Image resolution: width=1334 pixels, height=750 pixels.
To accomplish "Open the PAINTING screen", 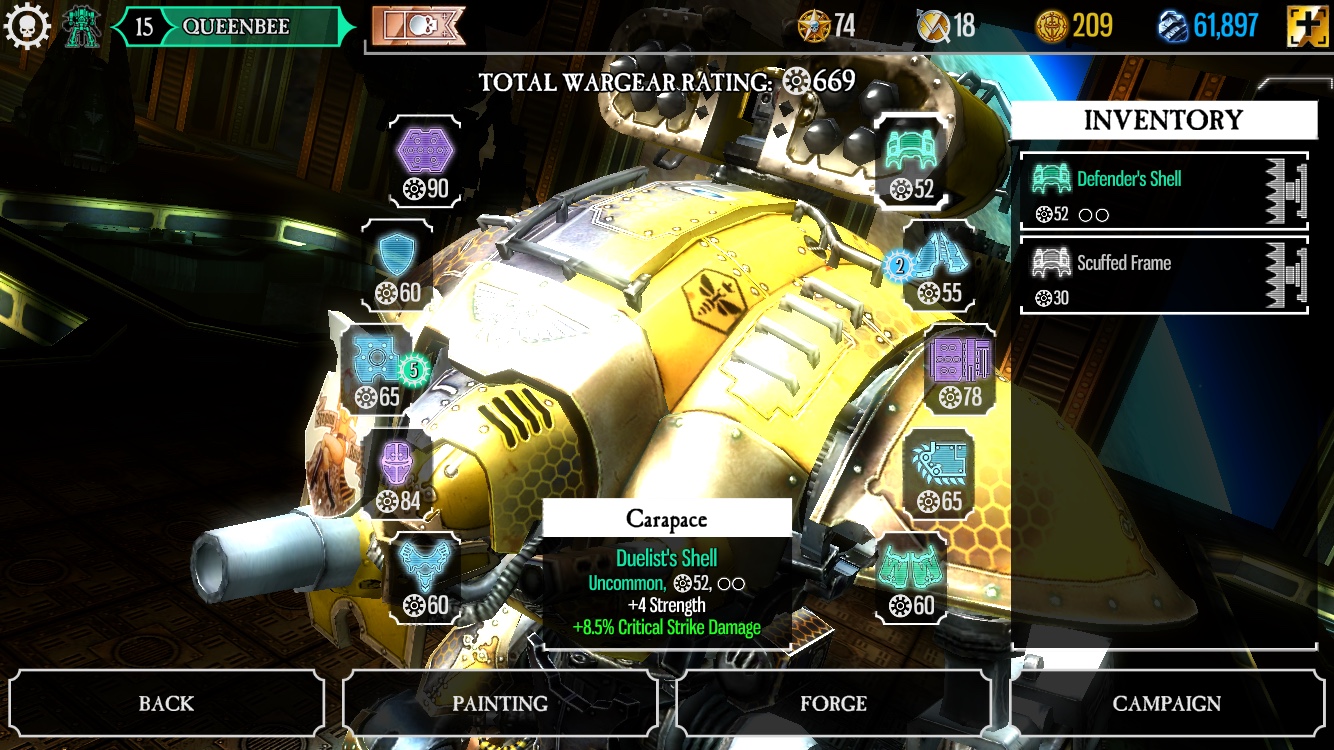I will pyautogui.click(x=500, y=703).
